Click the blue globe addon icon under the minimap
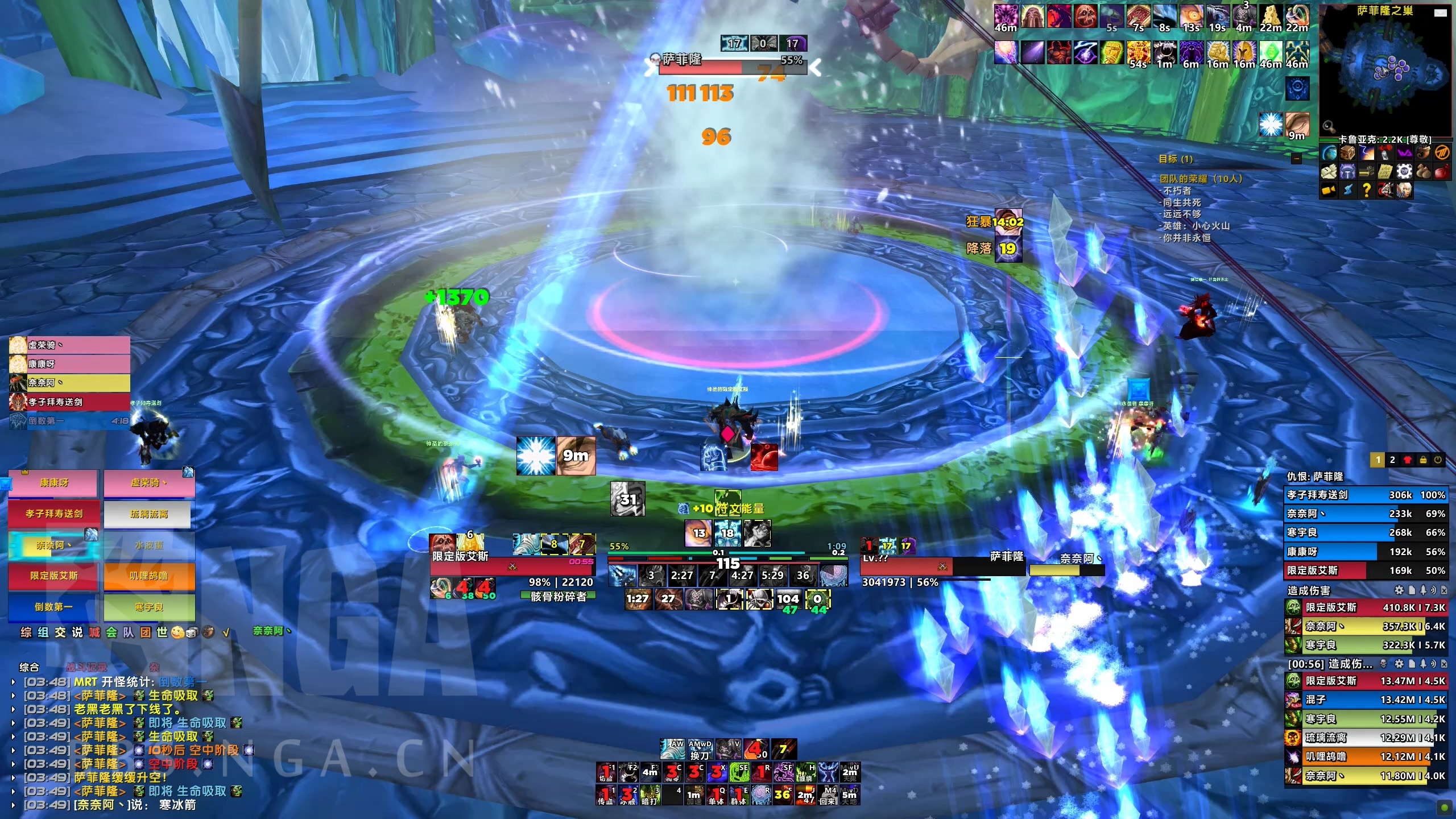The width and height of the screenshot is (1456, 819). tap(1329, 152)
